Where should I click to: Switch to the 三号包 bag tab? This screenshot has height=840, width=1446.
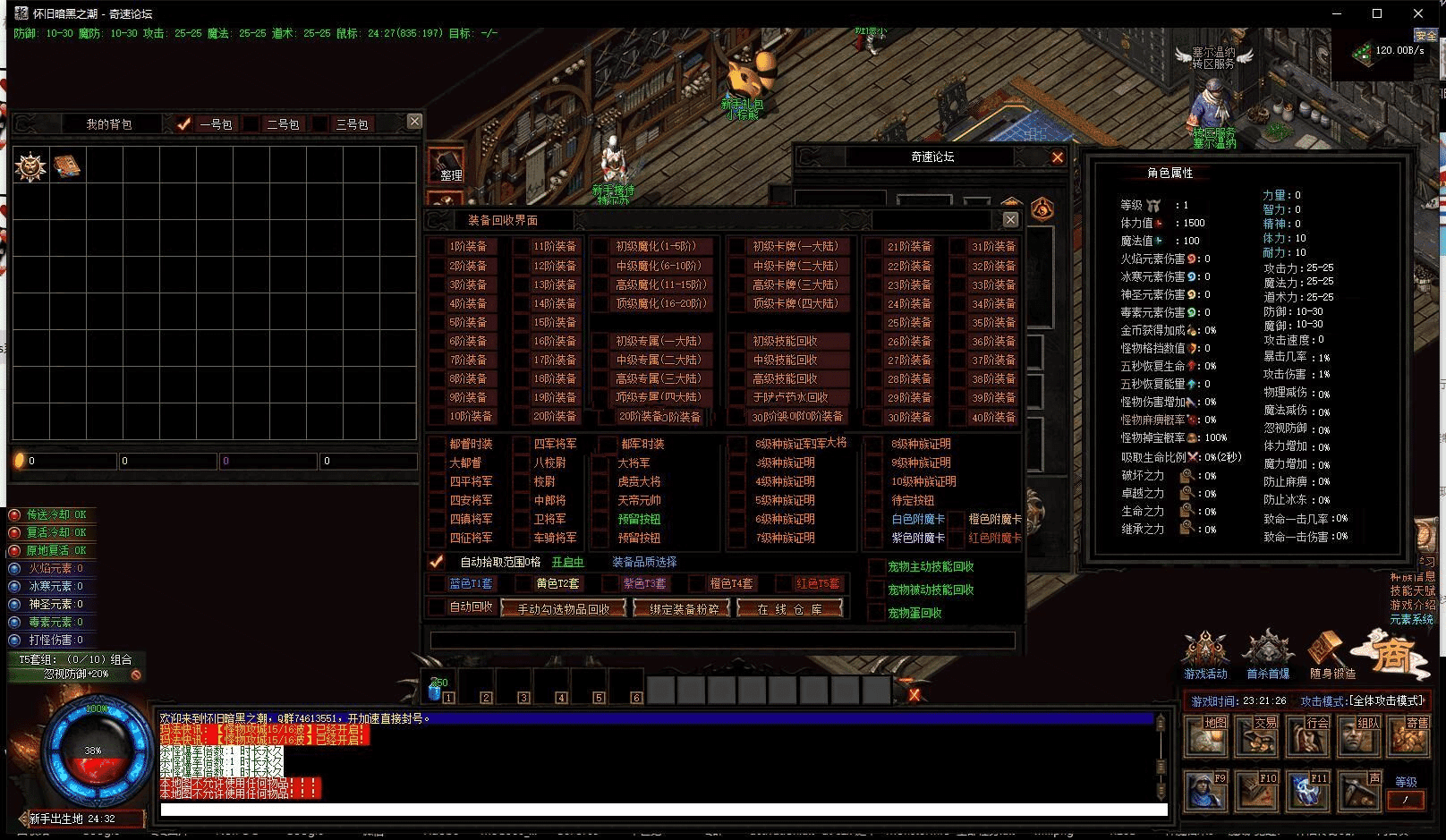pos(321,124)
